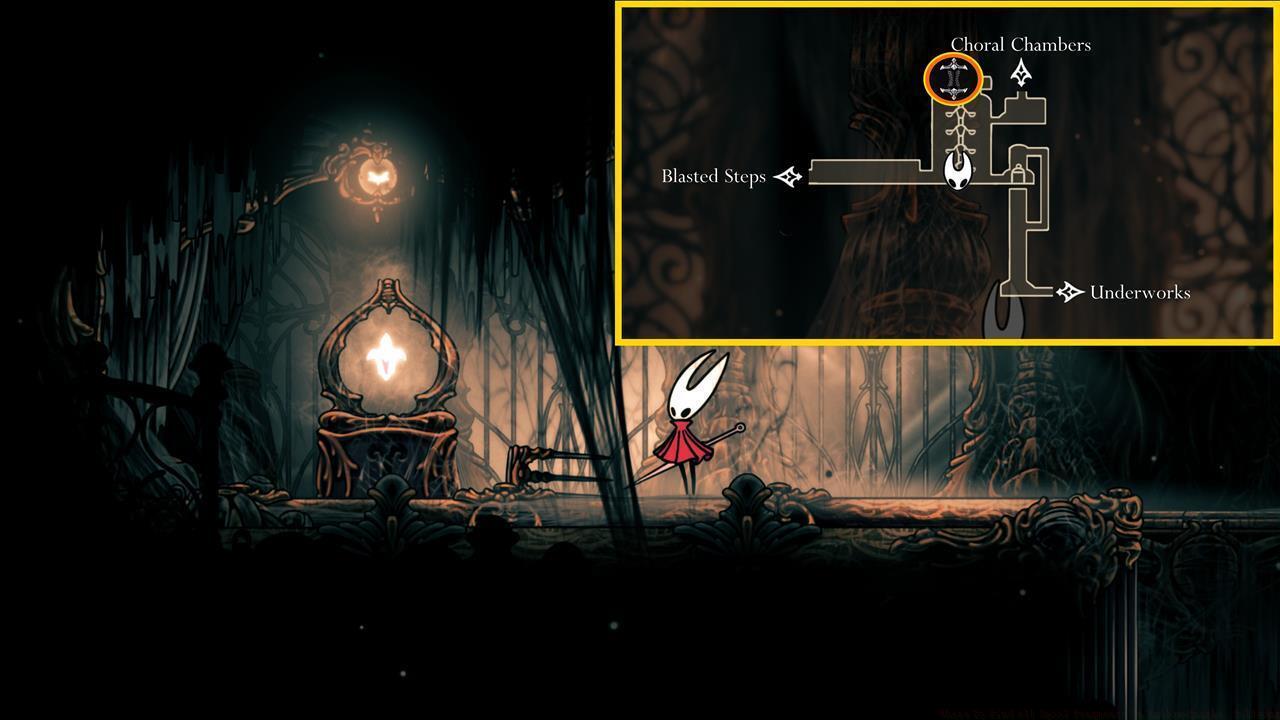Click the ladder icon on the map

pyautogui.click(x=959, y=128)
